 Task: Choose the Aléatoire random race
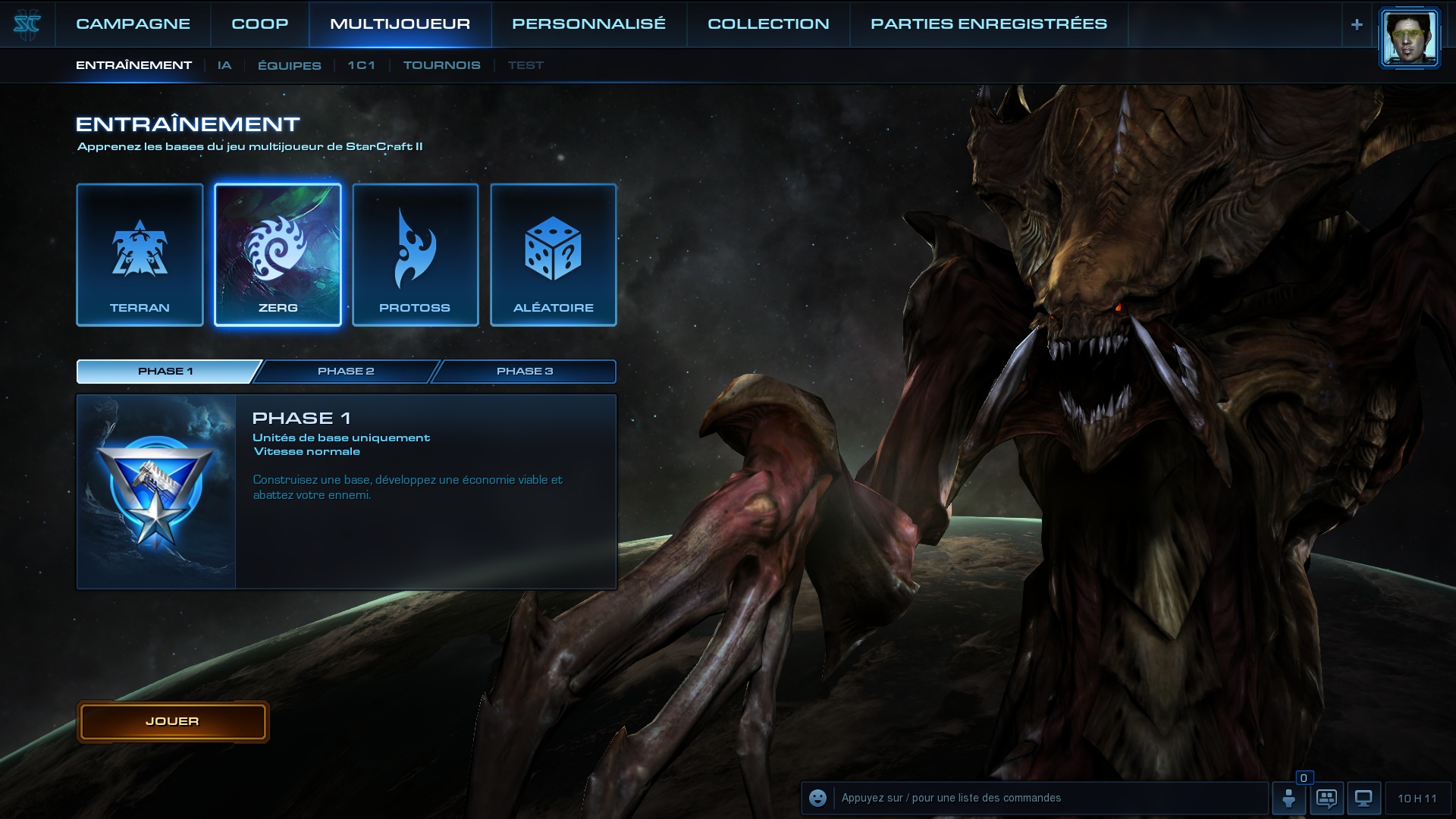(x=553, y=255)
